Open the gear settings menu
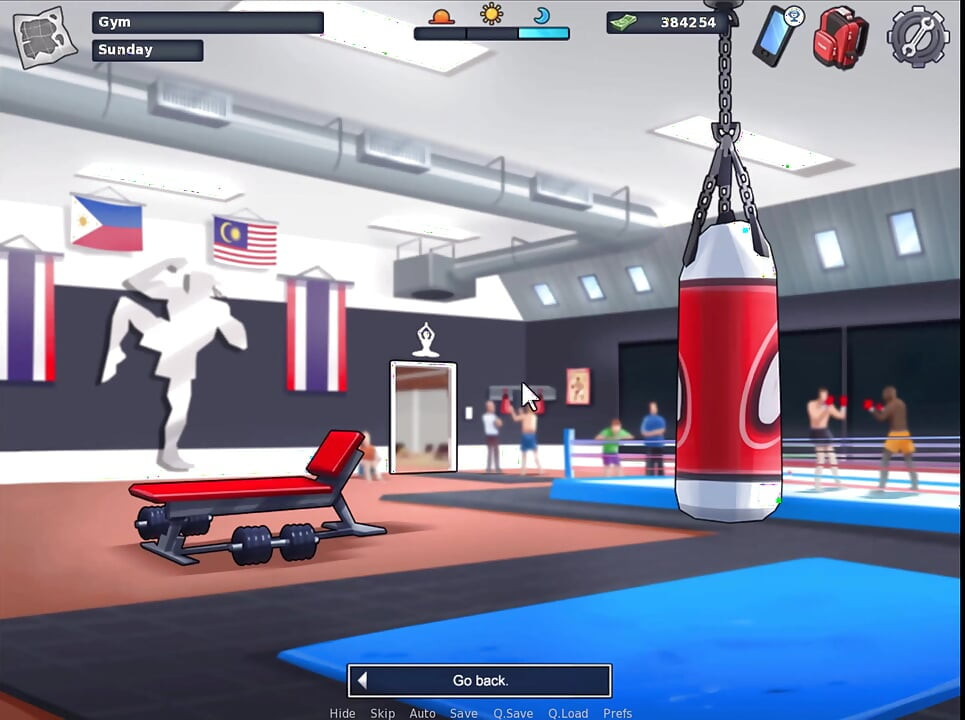This screenshot has height=720, width=965. coord(917,37)
